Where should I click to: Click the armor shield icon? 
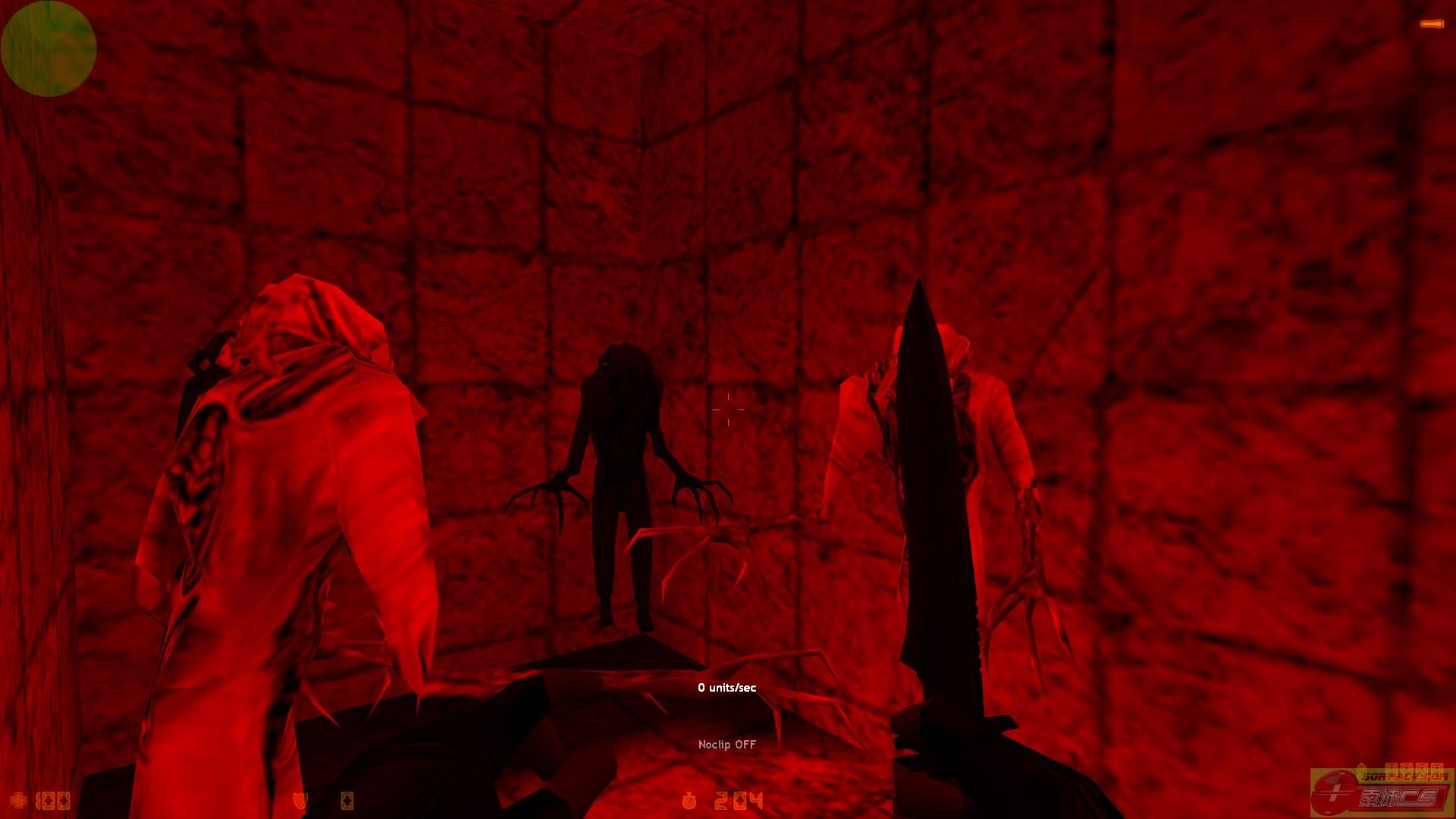click(300, 800)
